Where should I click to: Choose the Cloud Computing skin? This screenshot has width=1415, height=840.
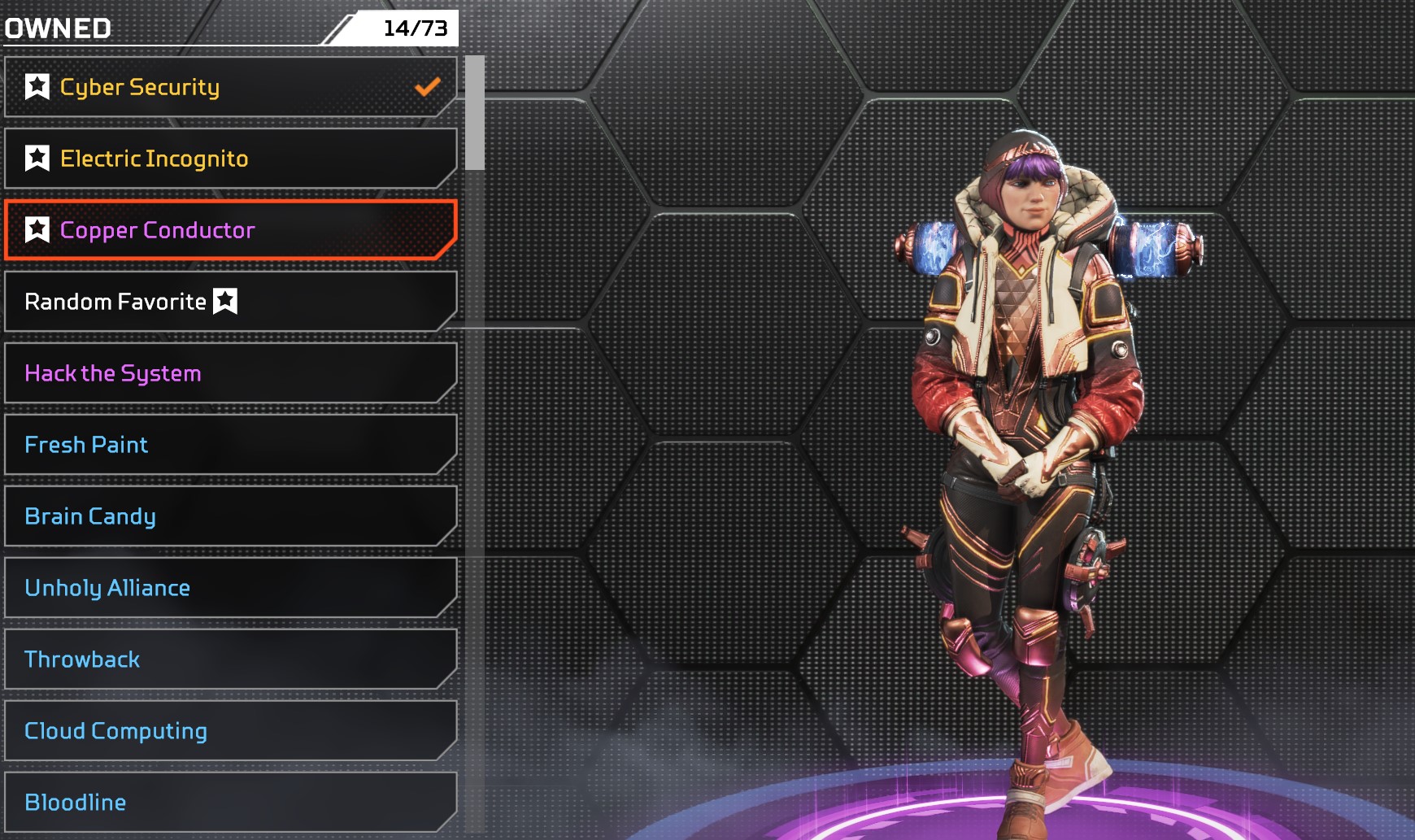[231, 731]
